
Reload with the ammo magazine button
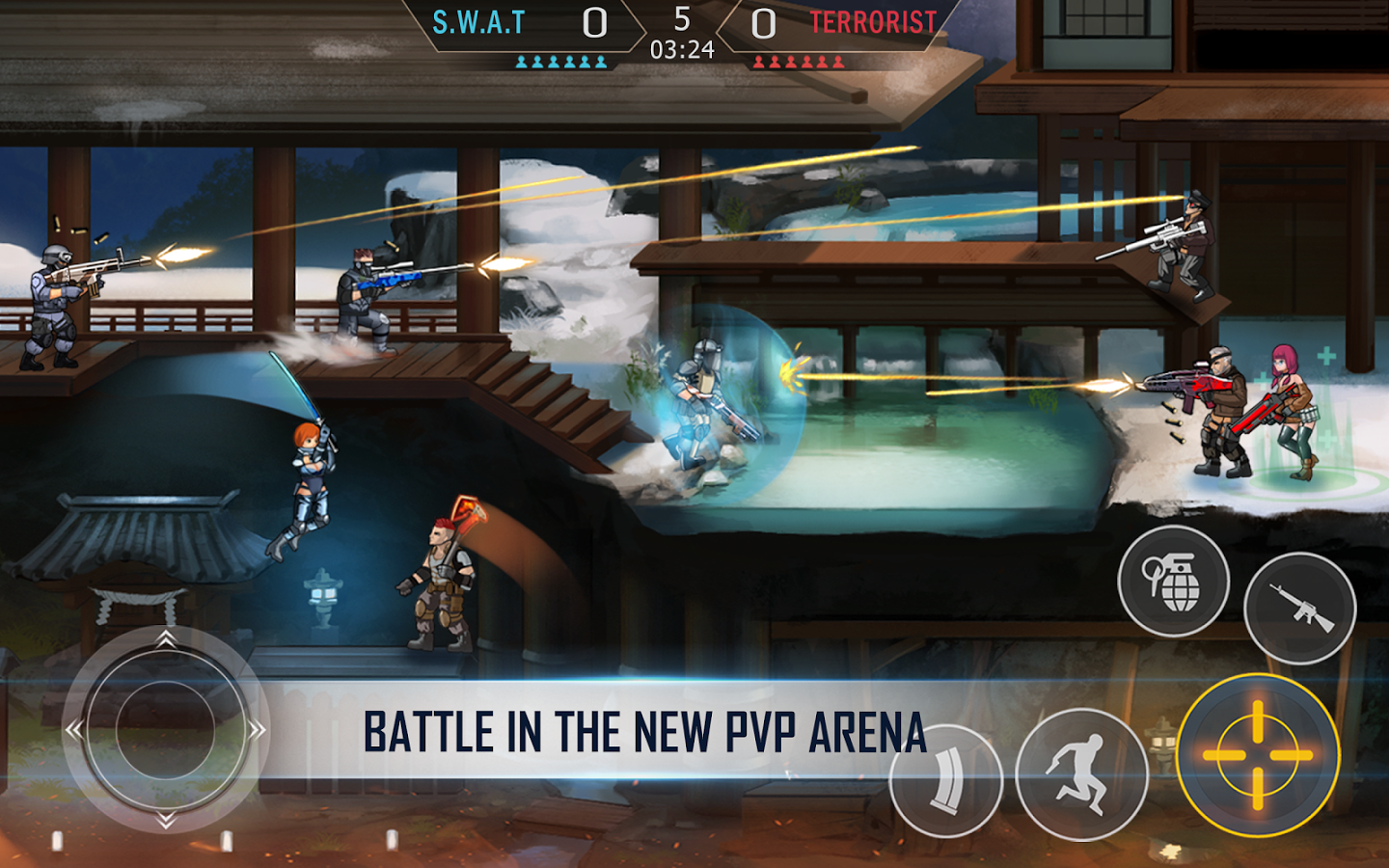pos(946,781)
